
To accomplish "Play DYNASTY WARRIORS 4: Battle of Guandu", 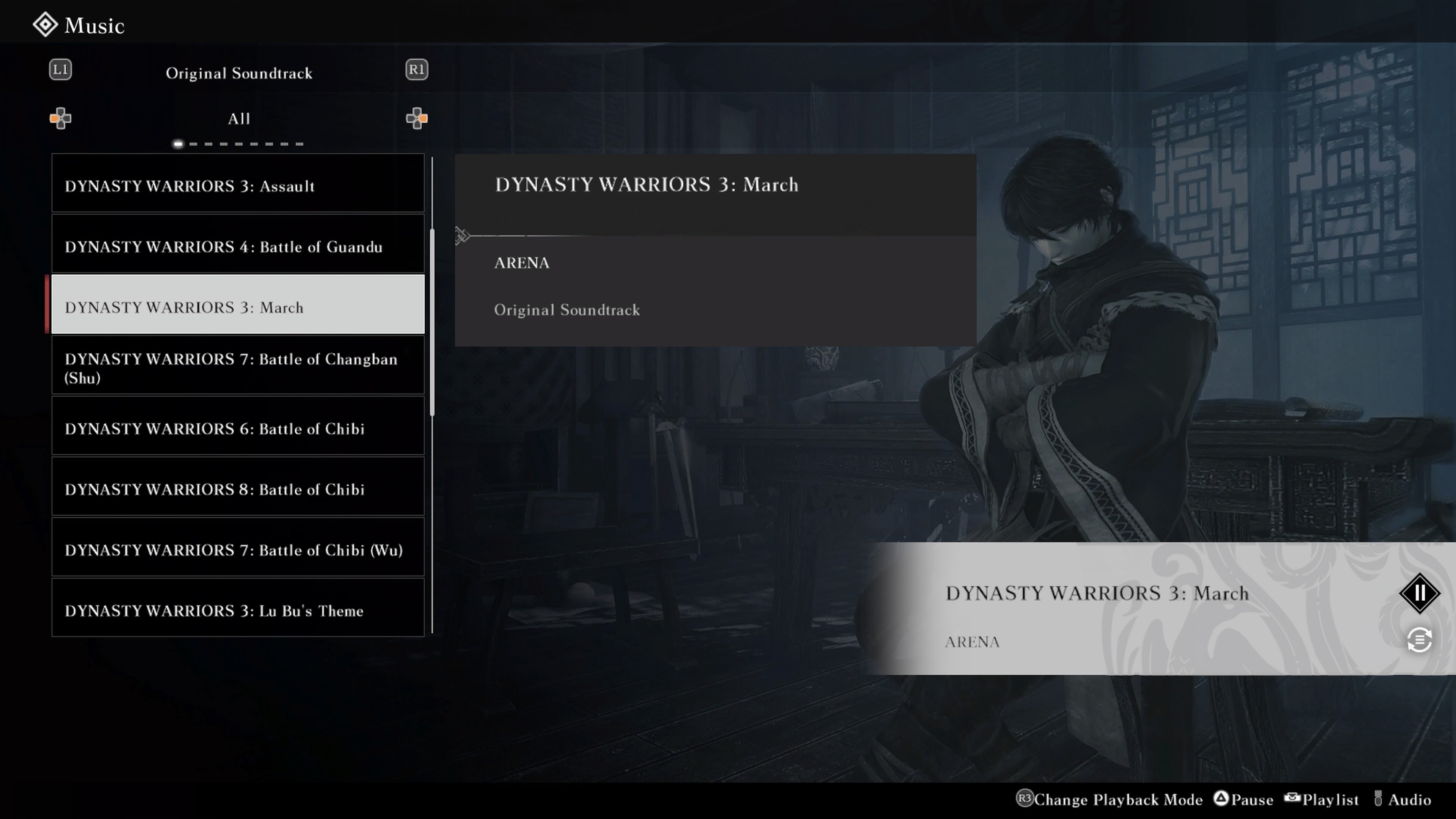I will [x=237, y=246].
